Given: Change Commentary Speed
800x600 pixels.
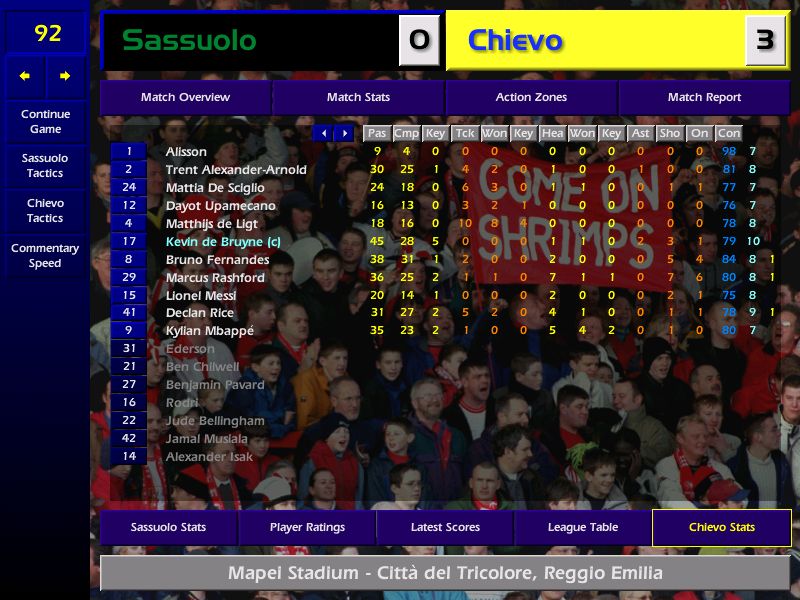Looking at the screenshot, I should [x=45, y=255].
